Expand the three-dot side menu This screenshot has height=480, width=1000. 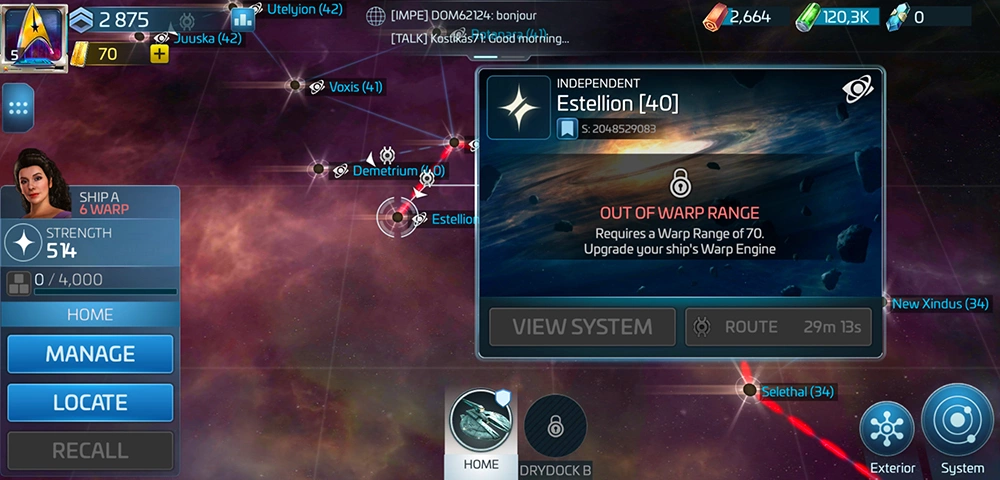[17, 108]
